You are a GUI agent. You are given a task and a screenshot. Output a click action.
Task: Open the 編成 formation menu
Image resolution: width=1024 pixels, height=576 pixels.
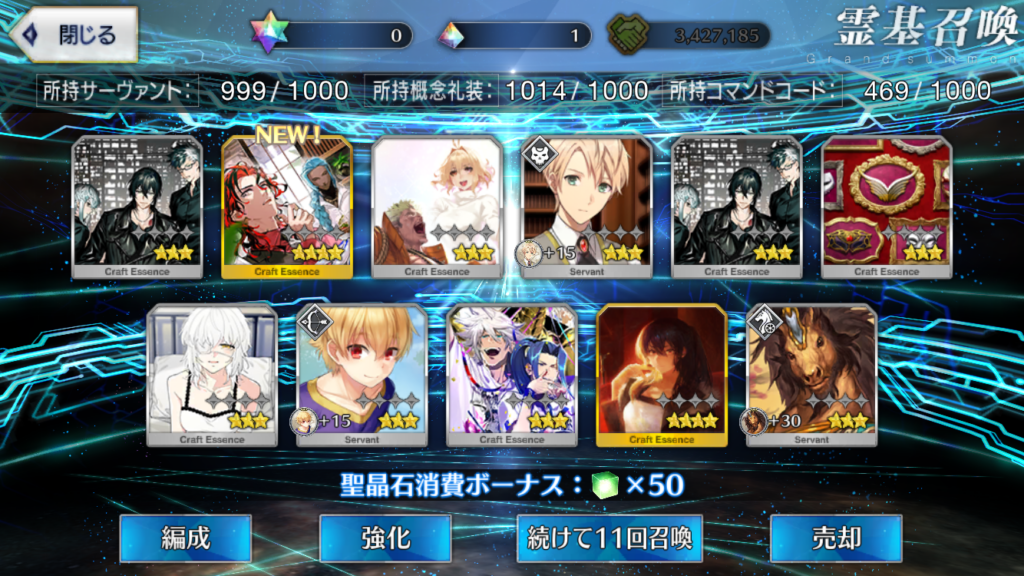[x=186, y=538]
